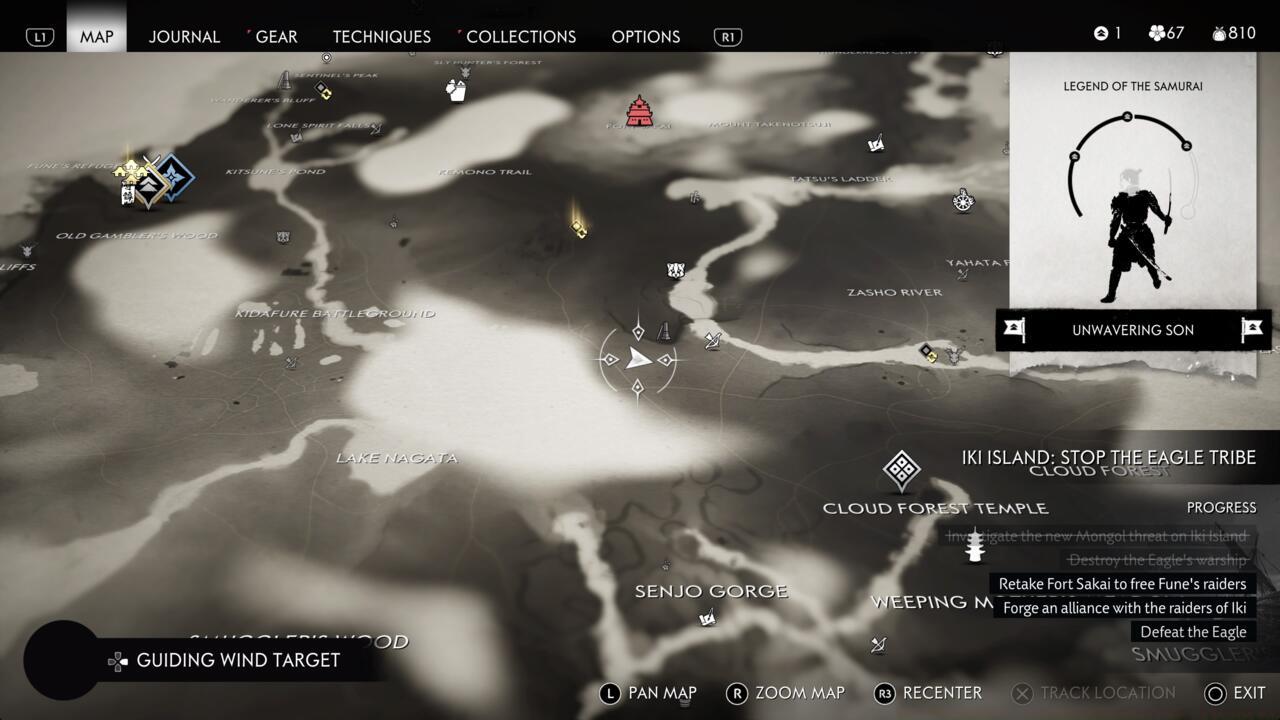The width and height of the screenshot is (1280, 720).
Task: Click the flower marker near Tatsu's Ladder
Action: tap(963, 202)
